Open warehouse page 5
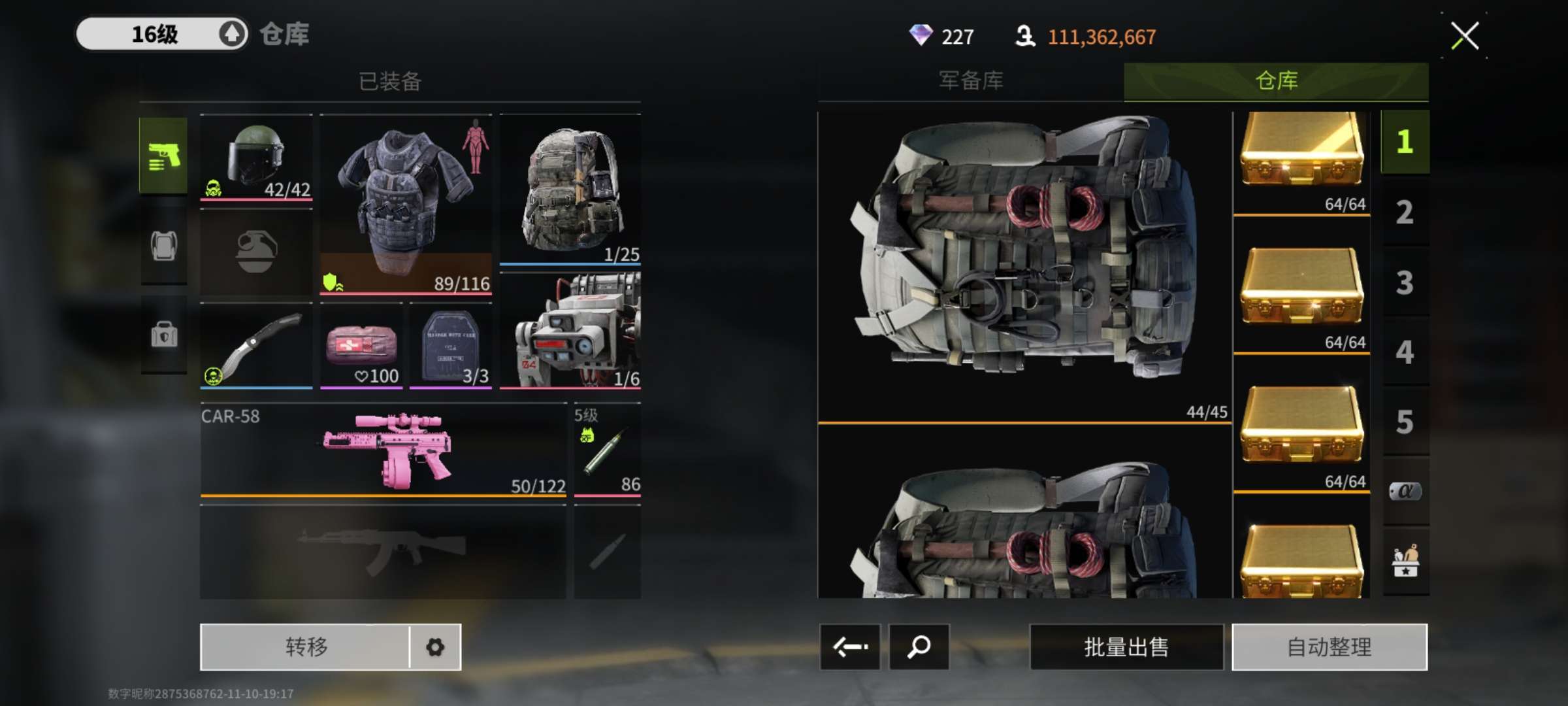 [1405, 422]
